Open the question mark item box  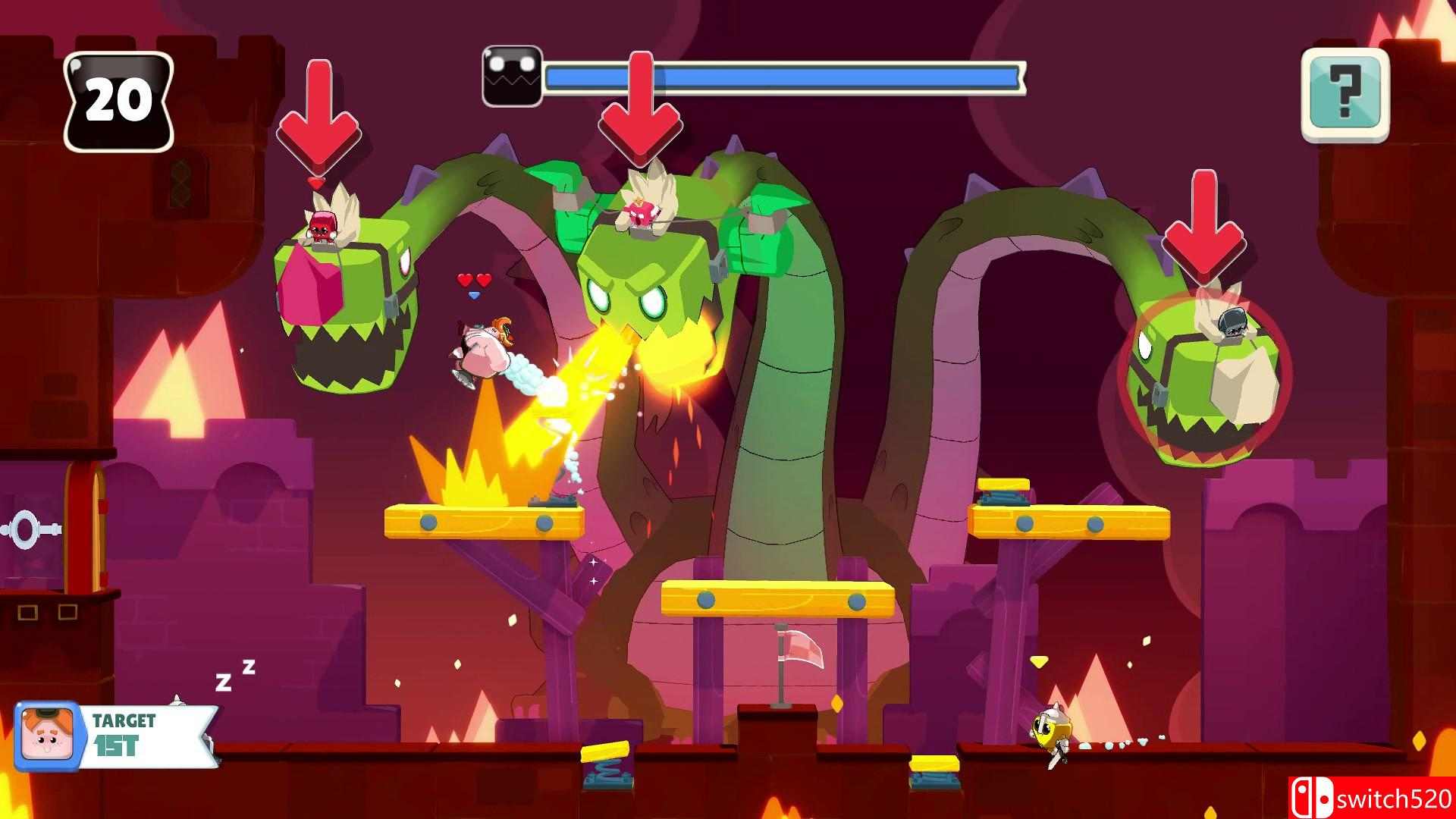(1345, 95)
